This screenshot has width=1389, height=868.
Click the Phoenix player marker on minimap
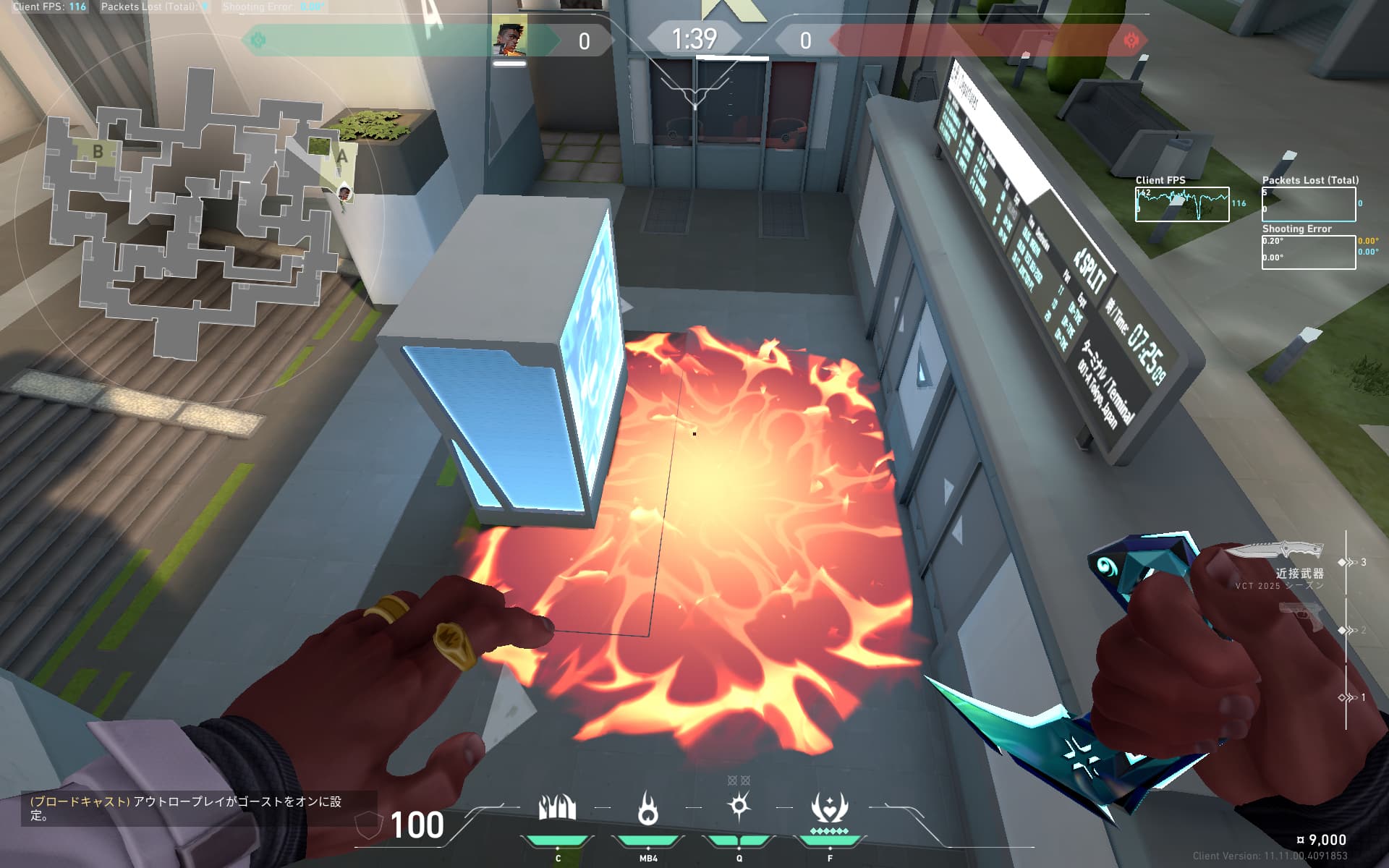pos(345,193)
